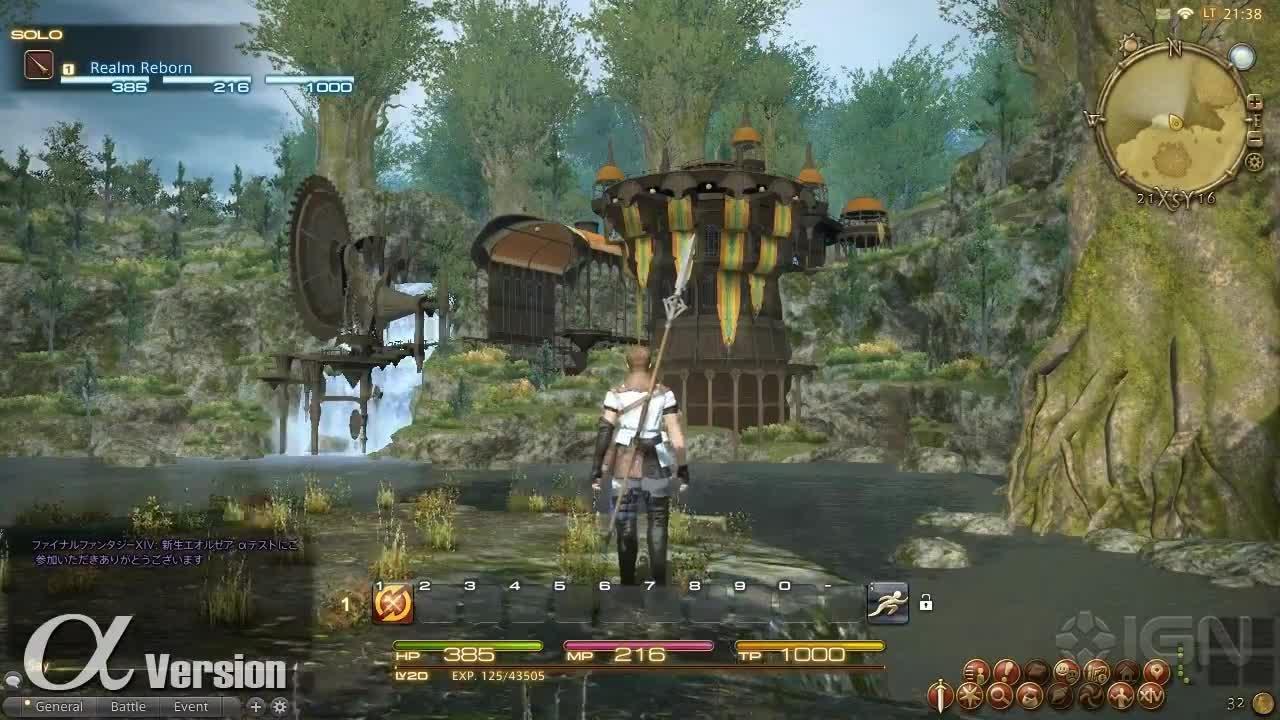The height and width of the screenshot is (720, 1280).
Task: Switch to the Event chat tab
Action: coord(191,706)
